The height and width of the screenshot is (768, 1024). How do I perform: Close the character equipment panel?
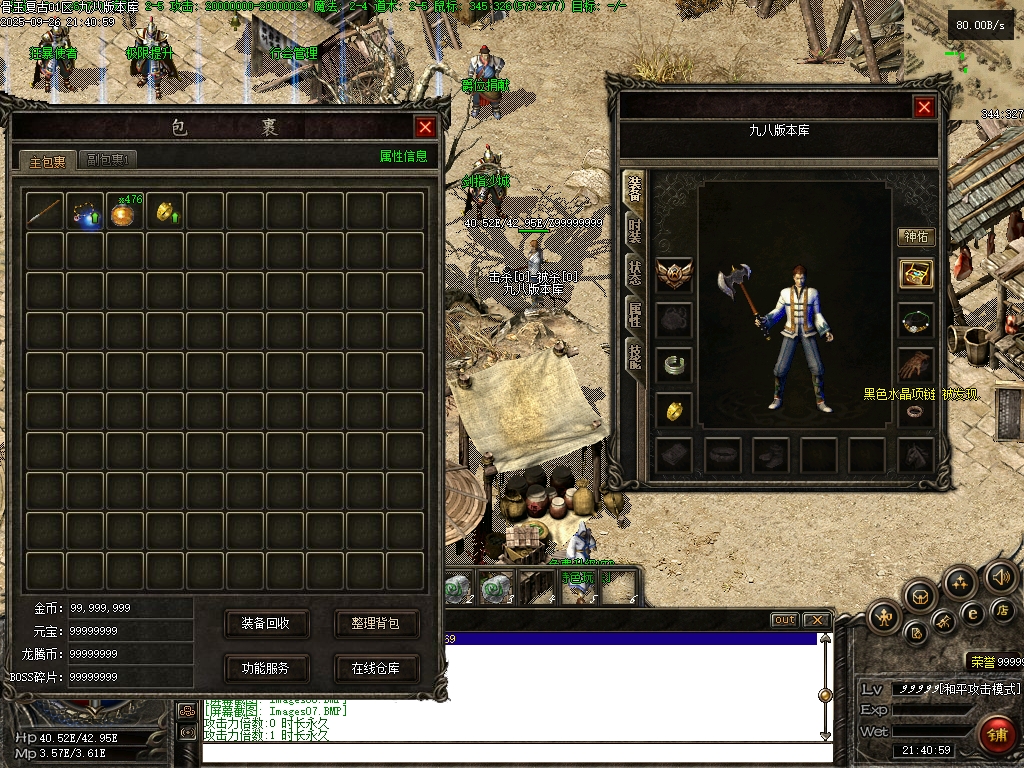coord(924,107)
